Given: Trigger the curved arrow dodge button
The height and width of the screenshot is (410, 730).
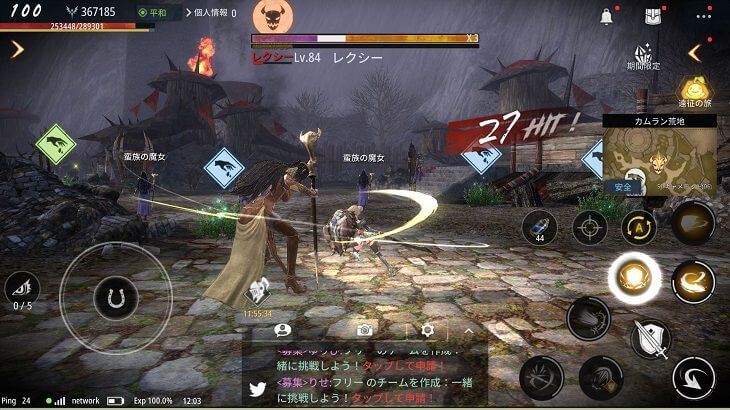Looking at the screenshot, I should 692,379.
